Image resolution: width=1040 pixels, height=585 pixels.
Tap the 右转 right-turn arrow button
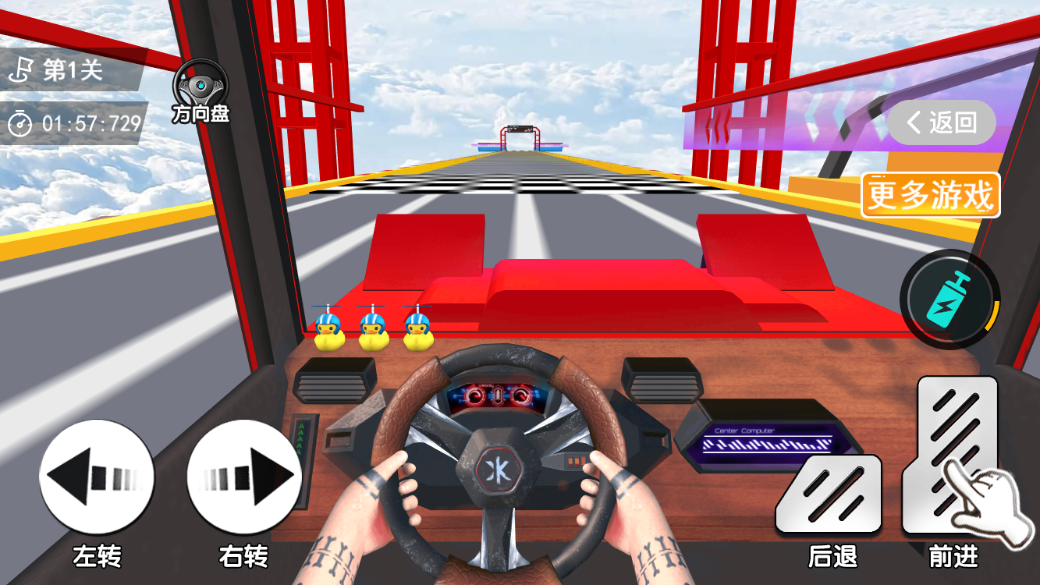point(244,477)
